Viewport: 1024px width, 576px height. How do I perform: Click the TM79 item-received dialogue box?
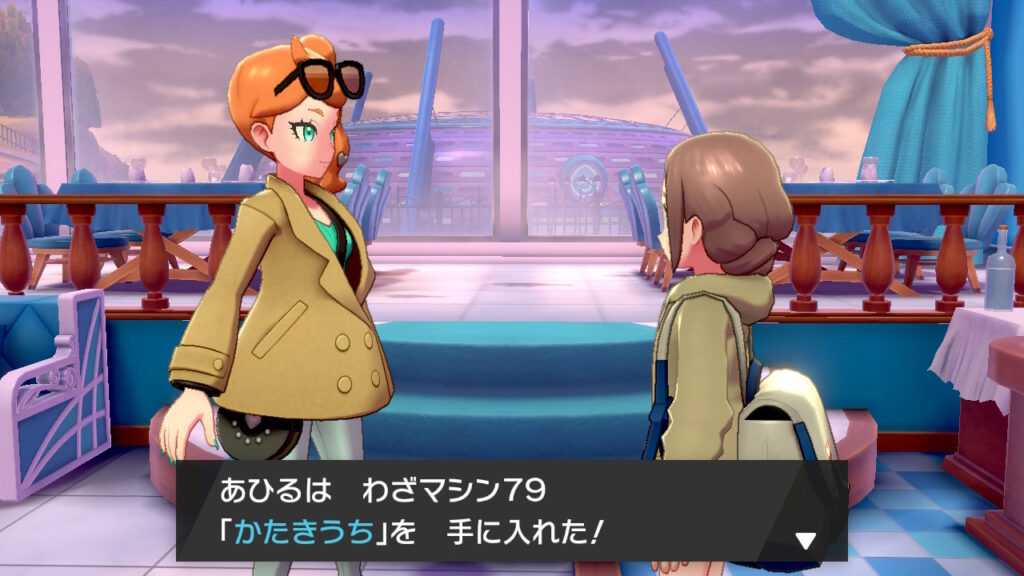510,511
